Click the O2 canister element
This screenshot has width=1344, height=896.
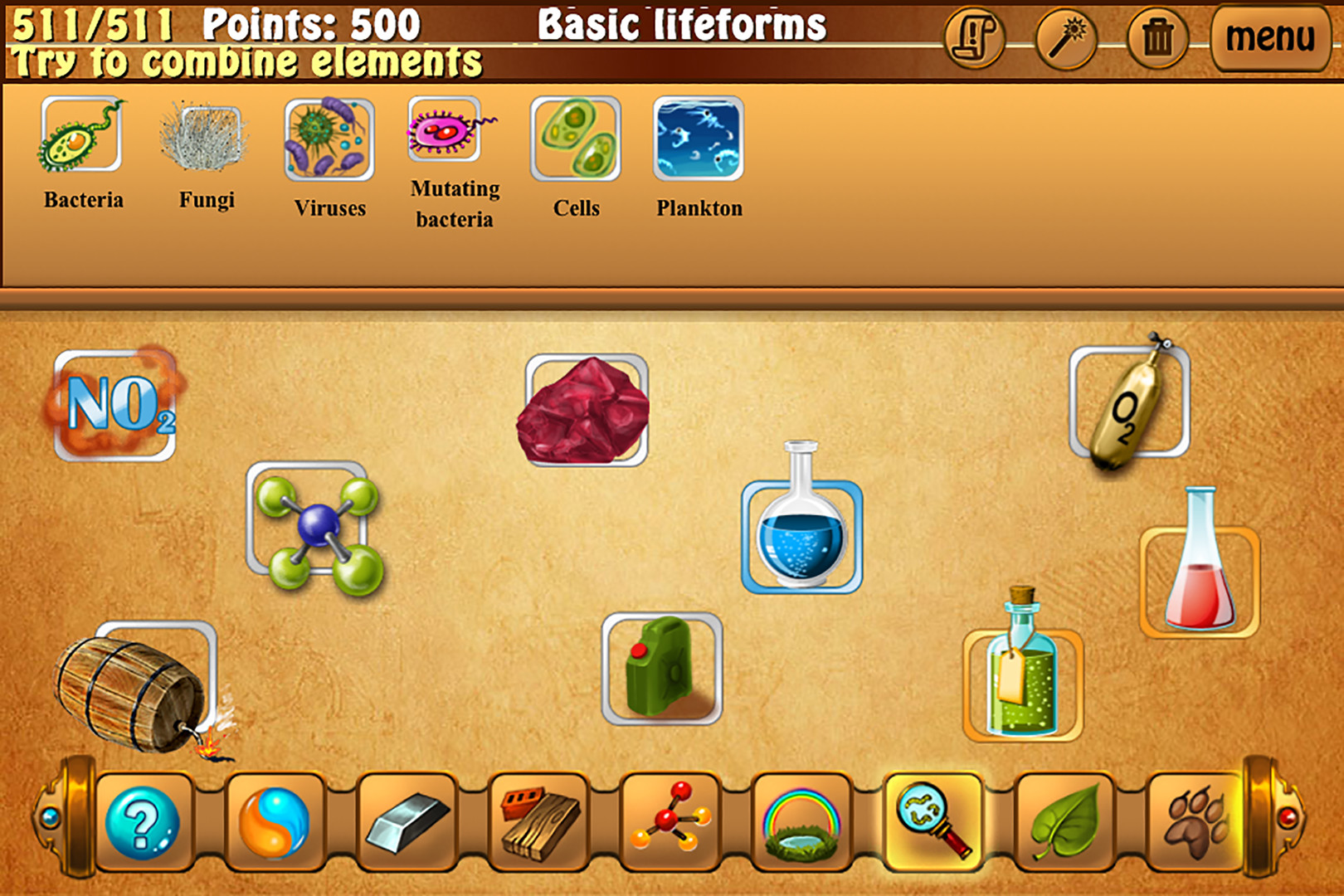point(1126,407)
